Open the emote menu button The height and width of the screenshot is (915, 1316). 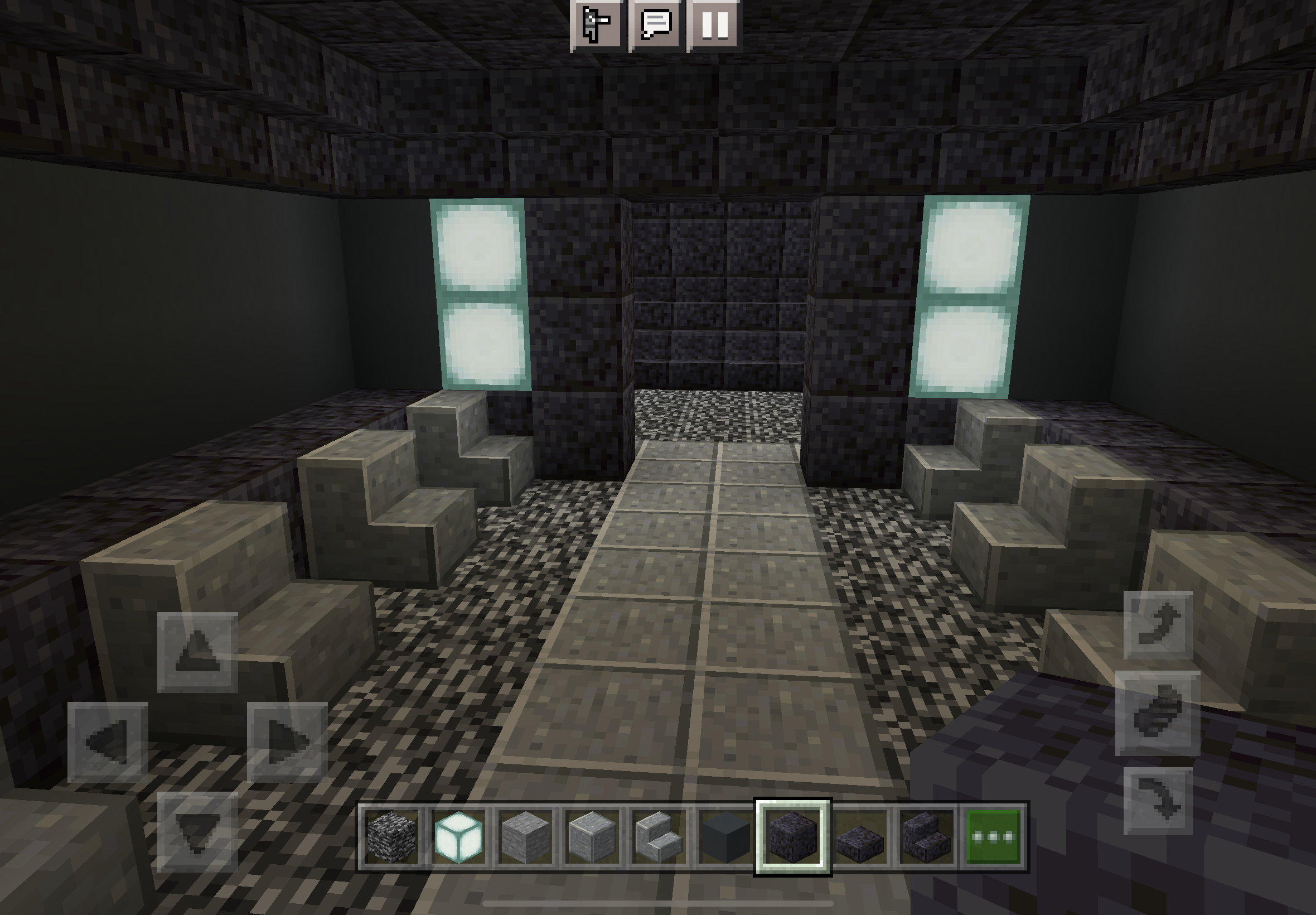[596, 24]
